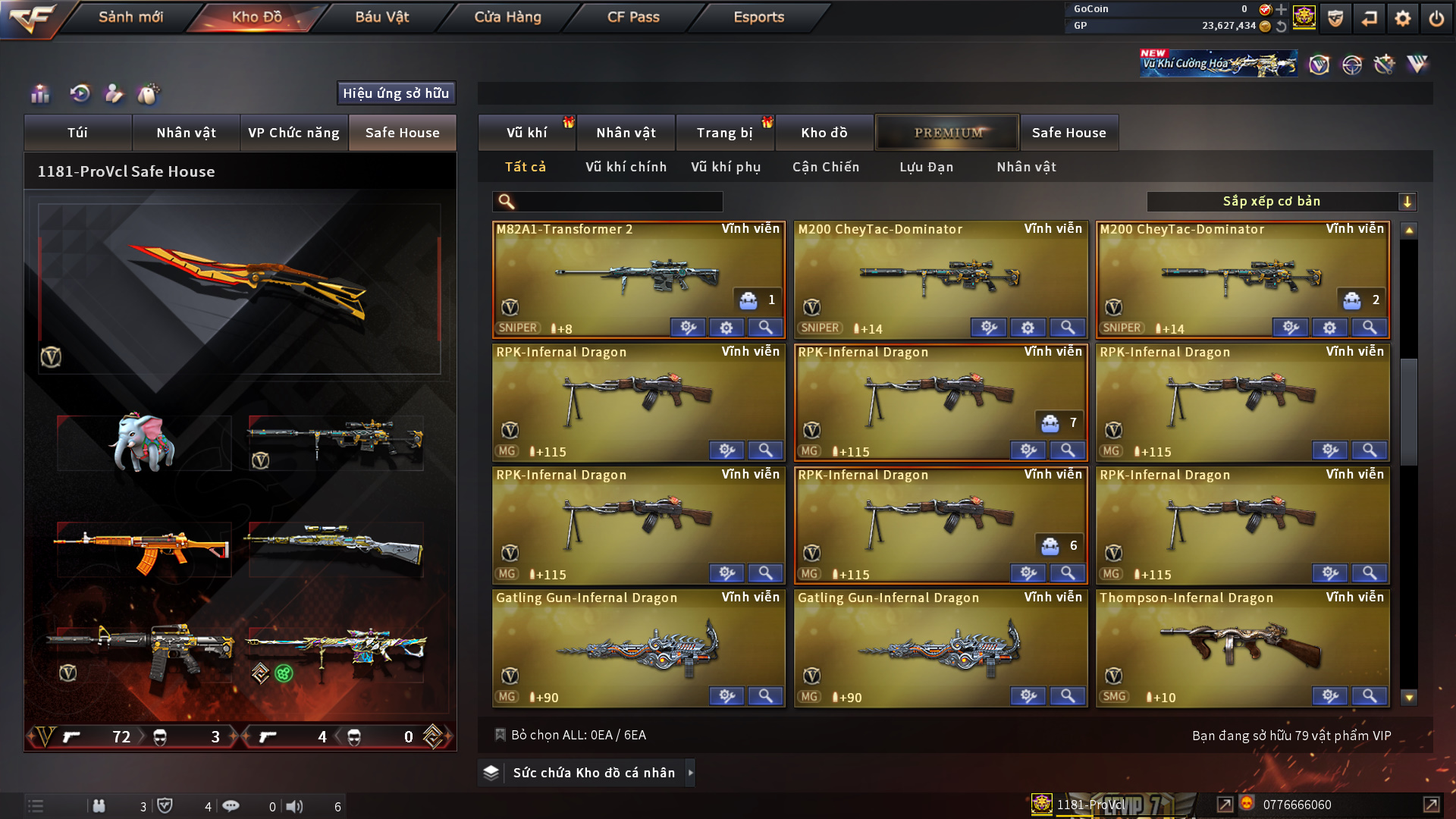Open the settings gear icon
Image resolution: width=1456 pixels, height=819 pixels.
[1402, 18]
